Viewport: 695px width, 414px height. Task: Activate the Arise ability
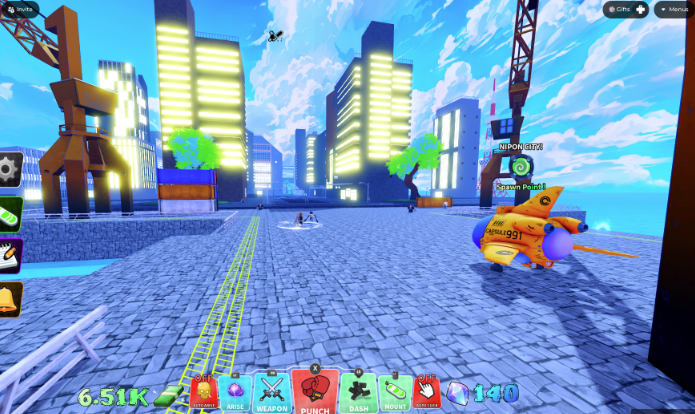click(236, 391)
